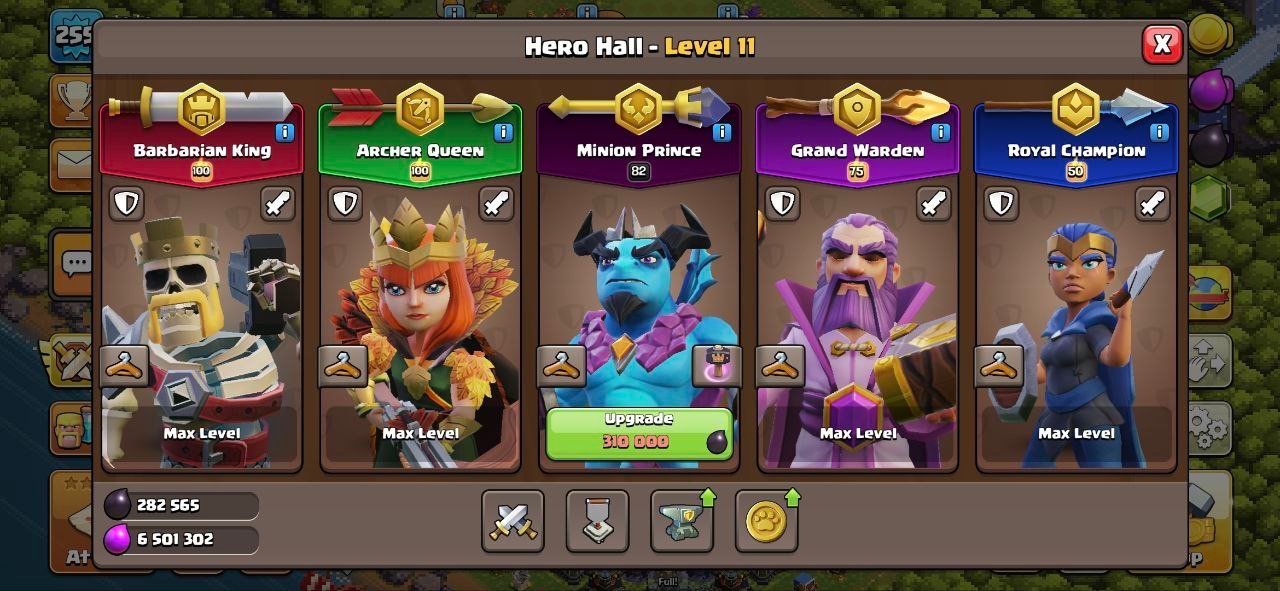The image size is (1280, 591).
Task: Open the crossed swords button
Action: pos(513,521)
